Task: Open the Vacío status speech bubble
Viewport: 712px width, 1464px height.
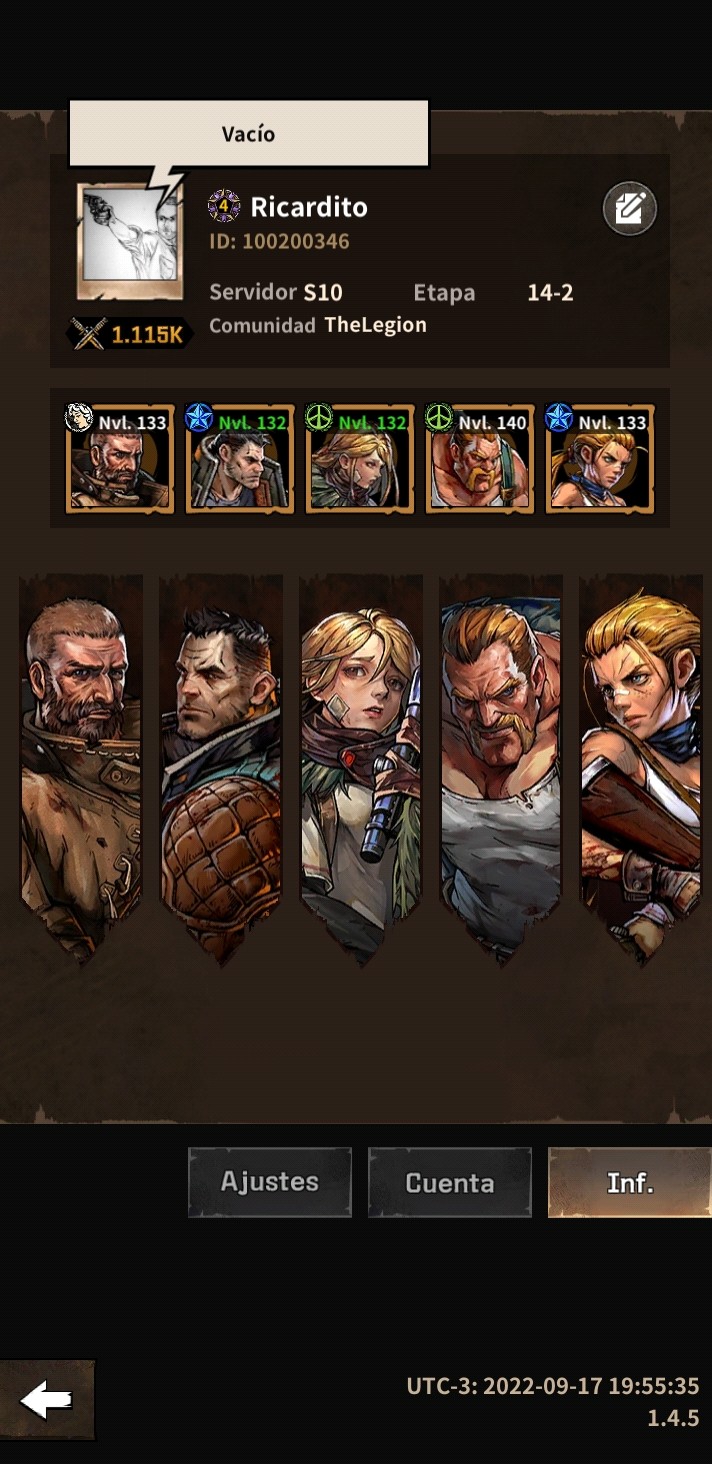Action: pos(248,134)
